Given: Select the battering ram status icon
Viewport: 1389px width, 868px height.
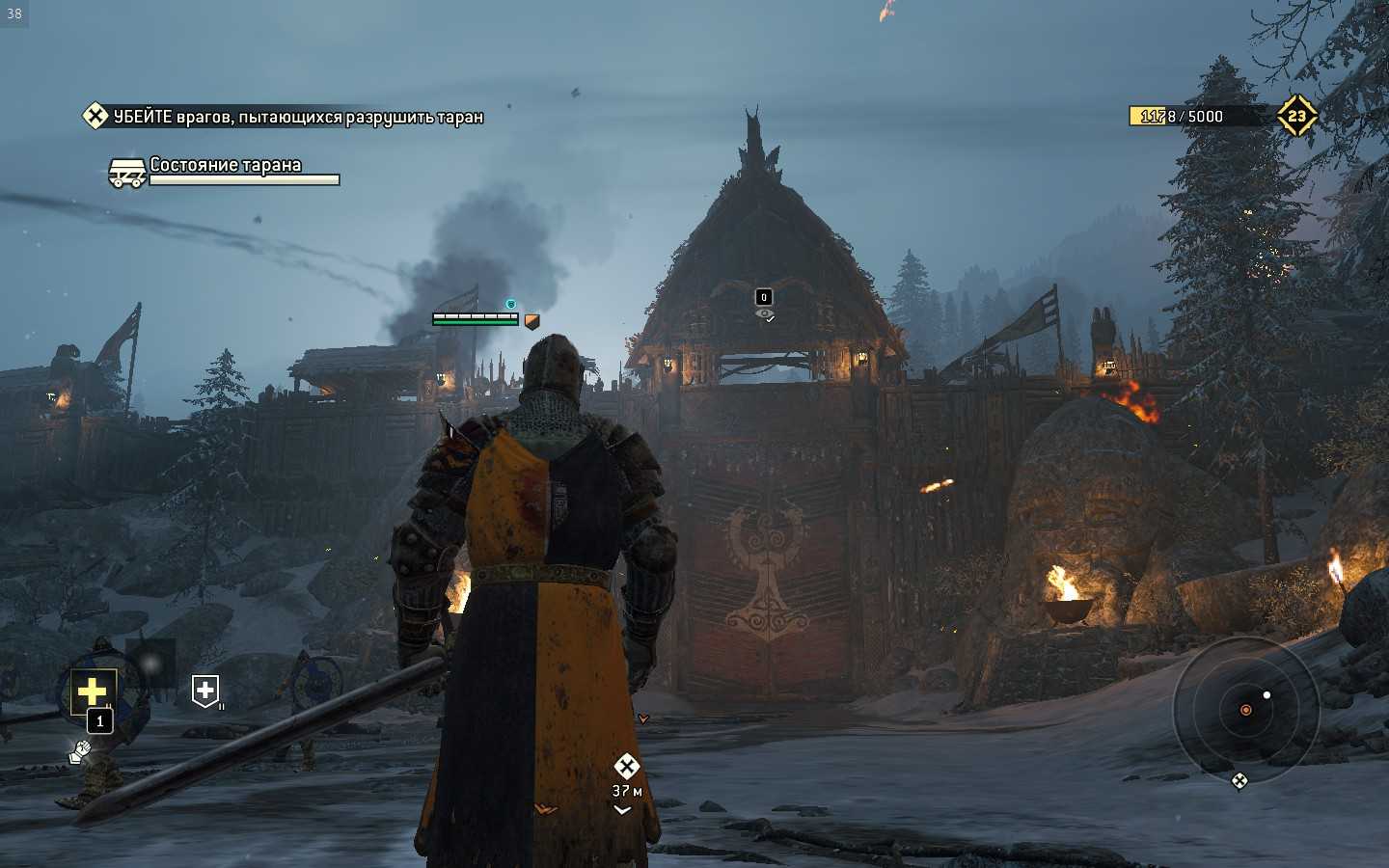Looking at the screenshot, I should (x=127, y=174).
